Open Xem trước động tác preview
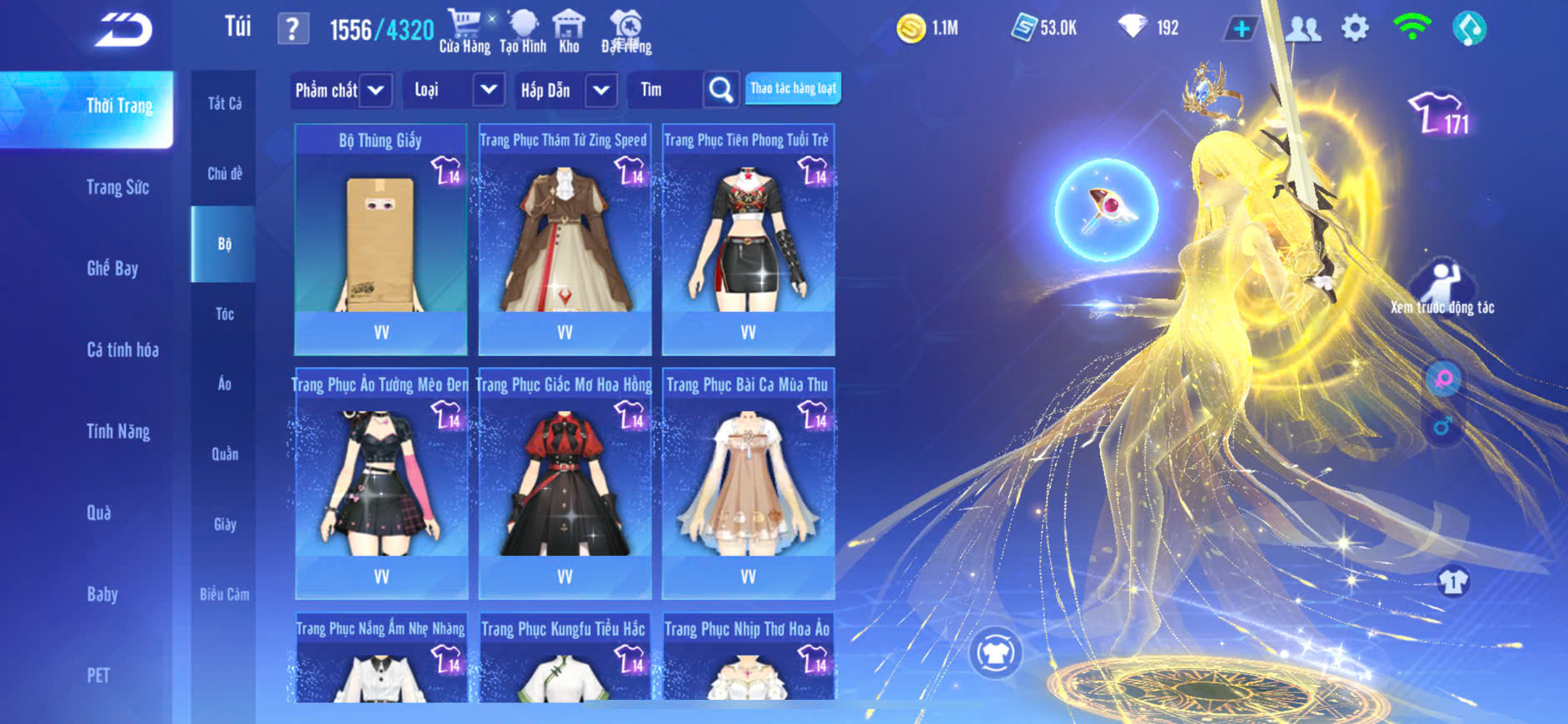 [1442, 288]
